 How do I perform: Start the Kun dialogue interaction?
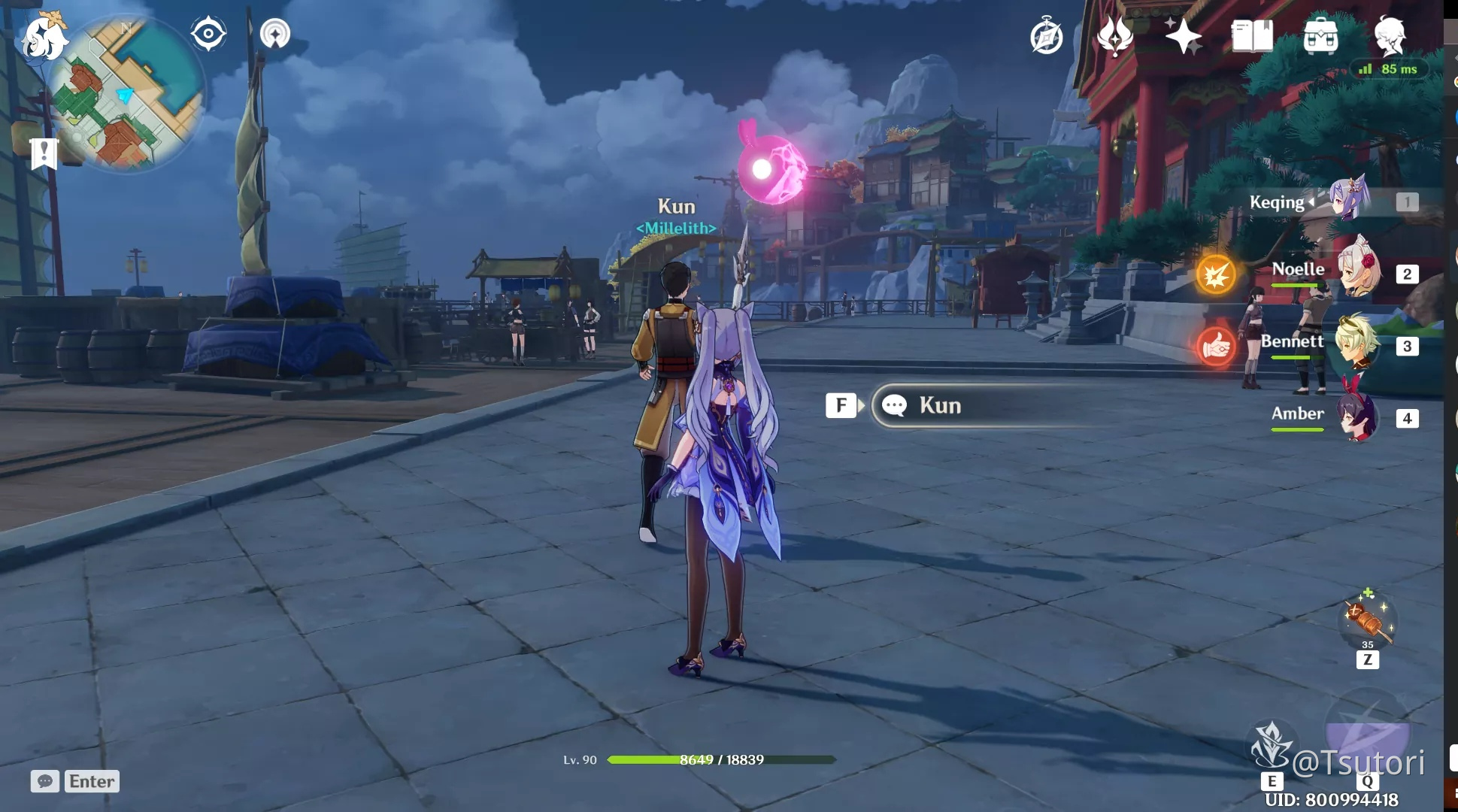coord(940,405)
